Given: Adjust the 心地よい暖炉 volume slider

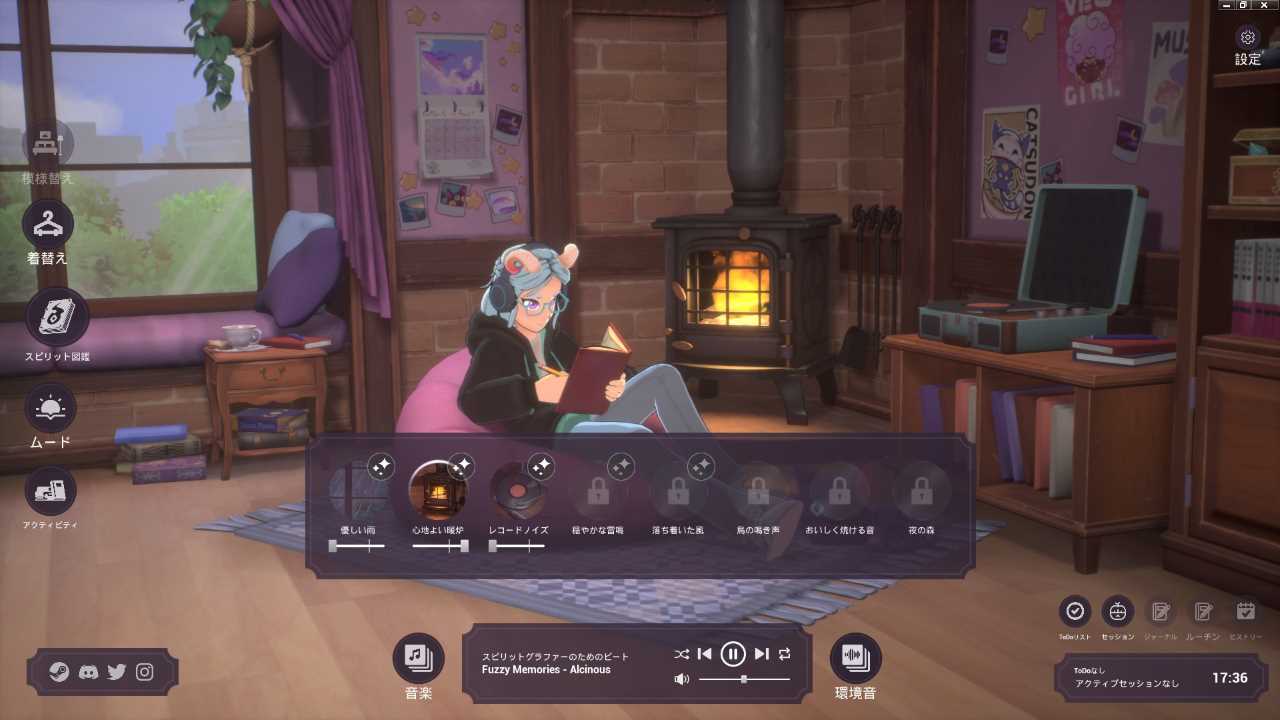Looking at the screenshot, I should tap(463, 546).
